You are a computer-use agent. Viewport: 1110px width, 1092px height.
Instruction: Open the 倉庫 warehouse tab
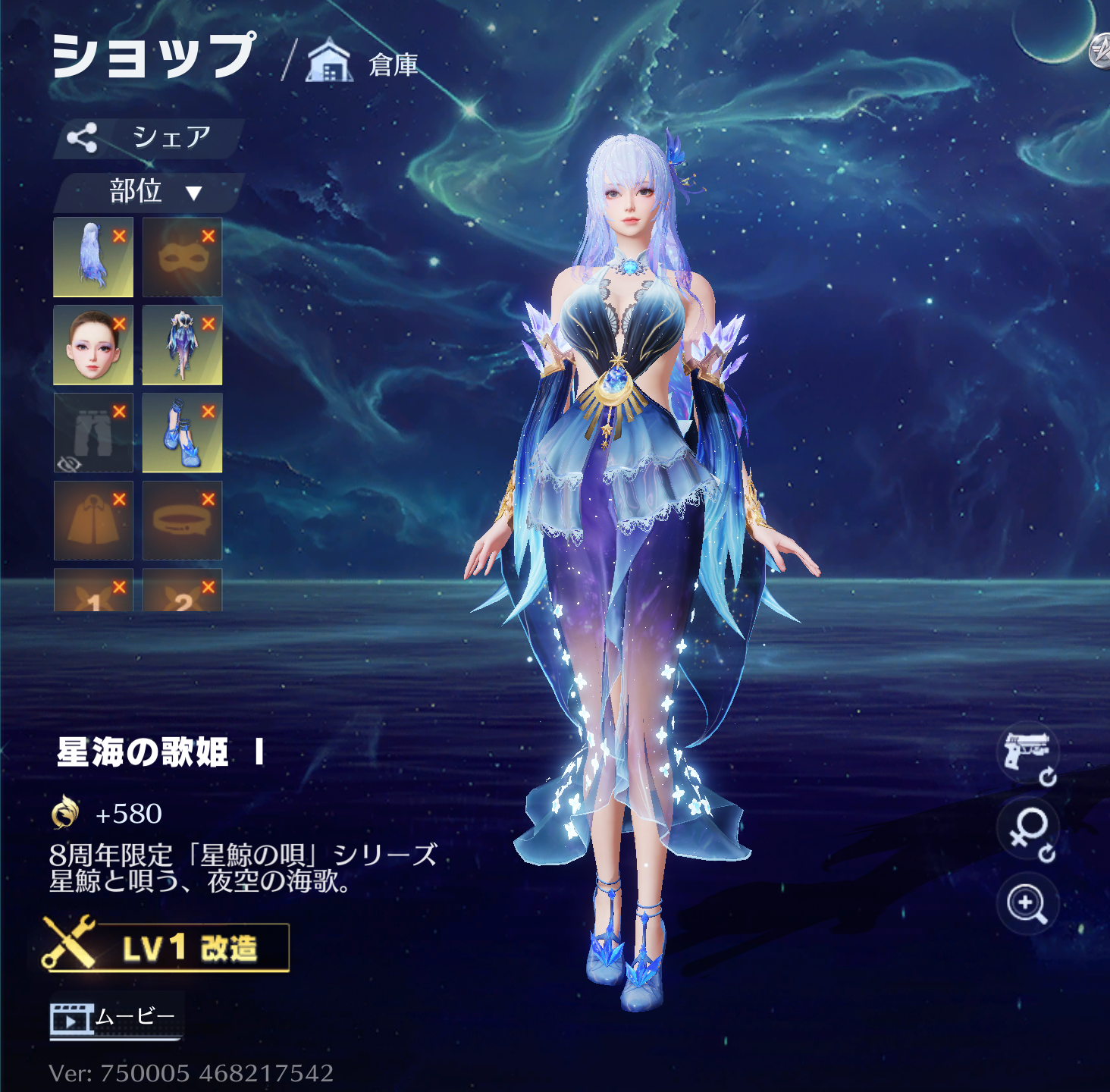364,64
